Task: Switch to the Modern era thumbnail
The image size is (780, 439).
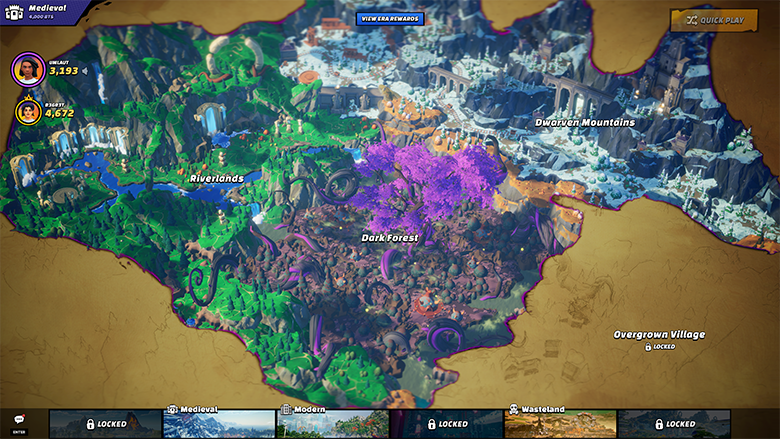Action: click(332, 424)
